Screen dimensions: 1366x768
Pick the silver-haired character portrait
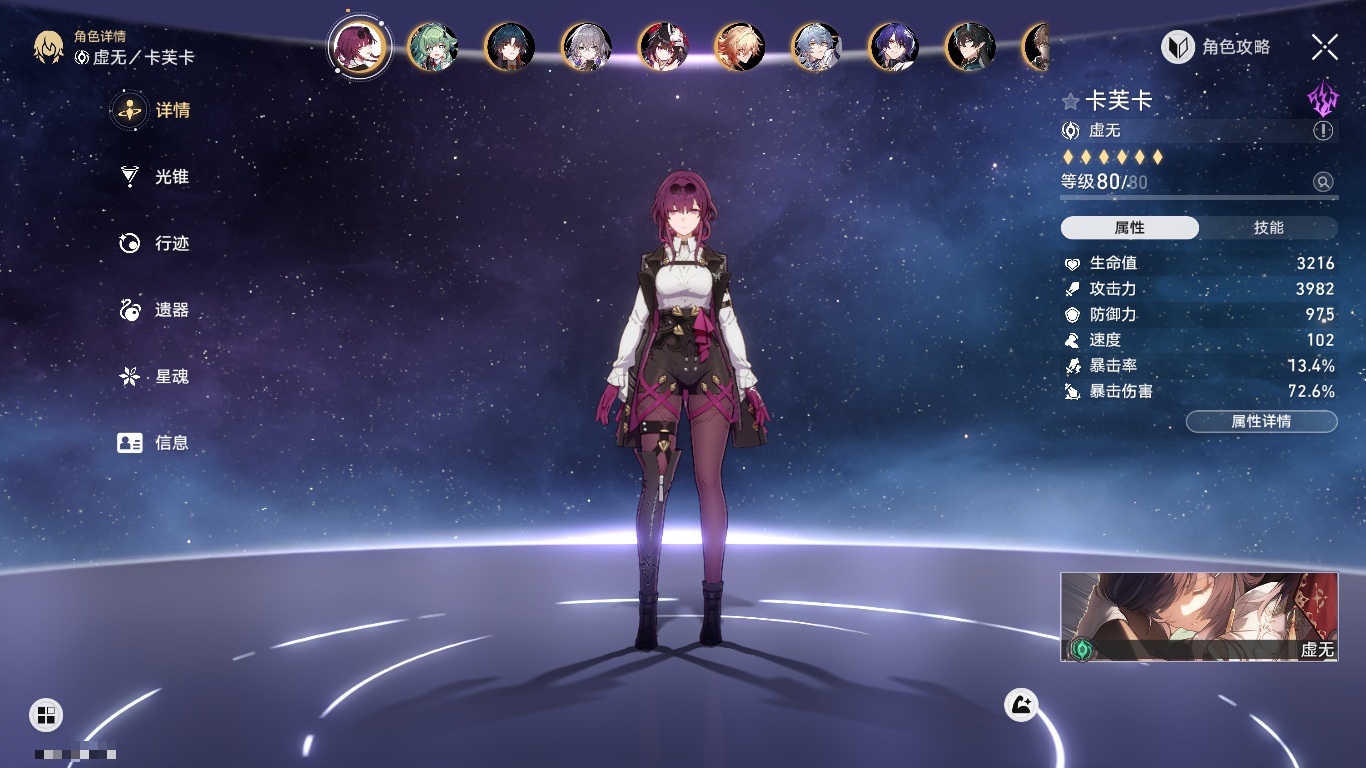(x=587, y=47)
